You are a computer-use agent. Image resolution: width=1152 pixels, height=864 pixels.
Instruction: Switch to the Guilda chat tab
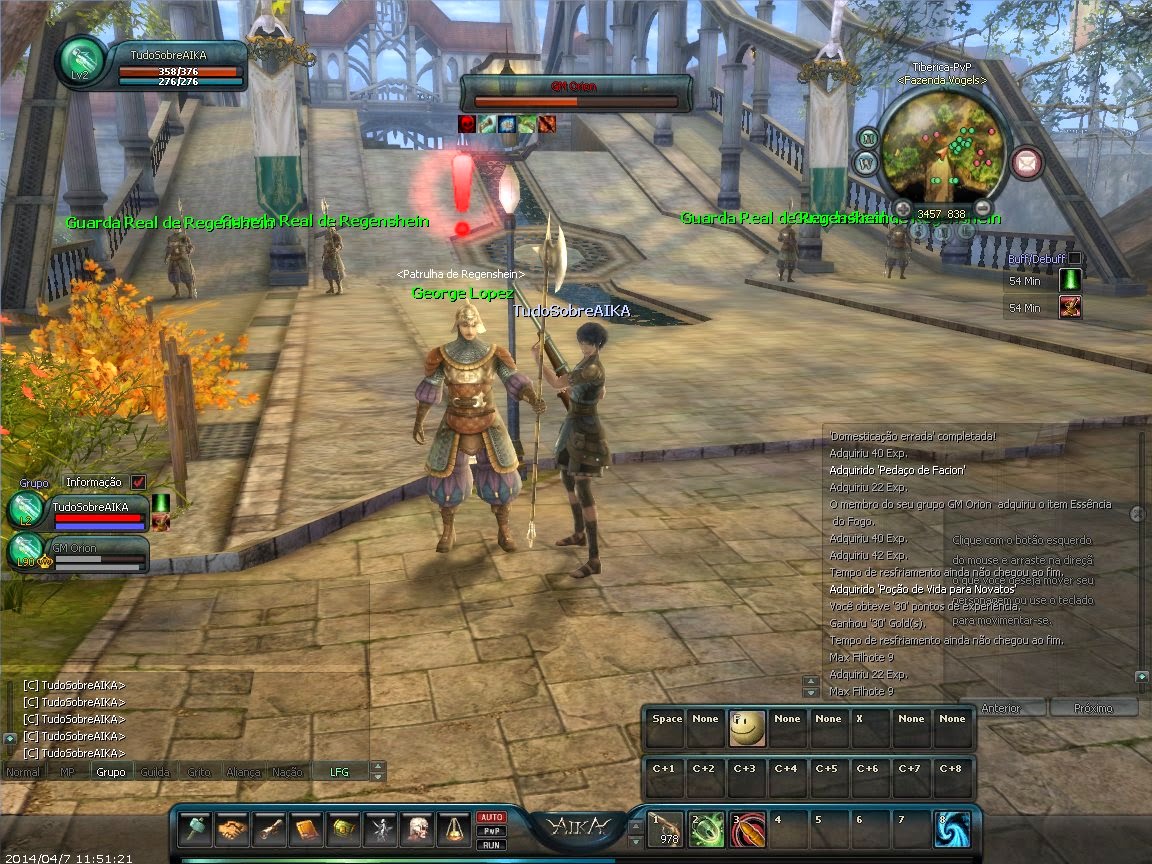point(155,772)
